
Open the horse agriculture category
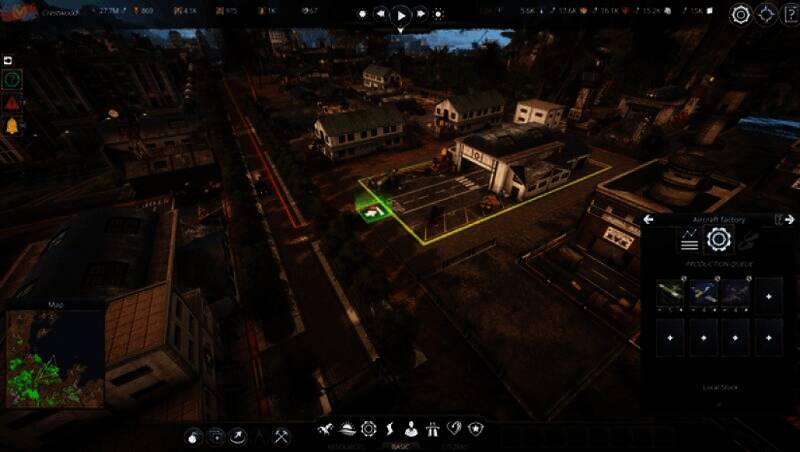coord(325,429)
